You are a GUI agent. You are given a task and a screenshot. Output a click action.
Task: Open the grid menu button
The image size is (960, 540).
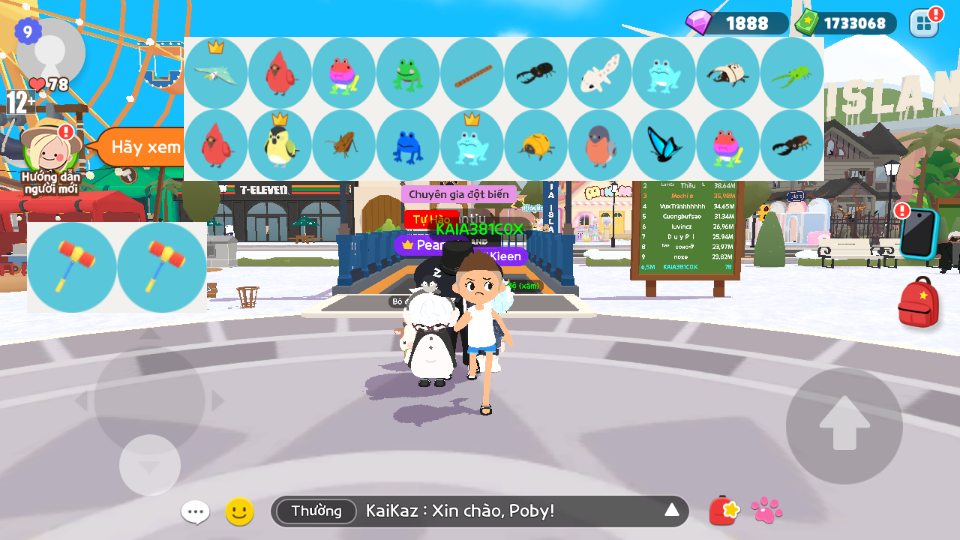pos(924,23)
